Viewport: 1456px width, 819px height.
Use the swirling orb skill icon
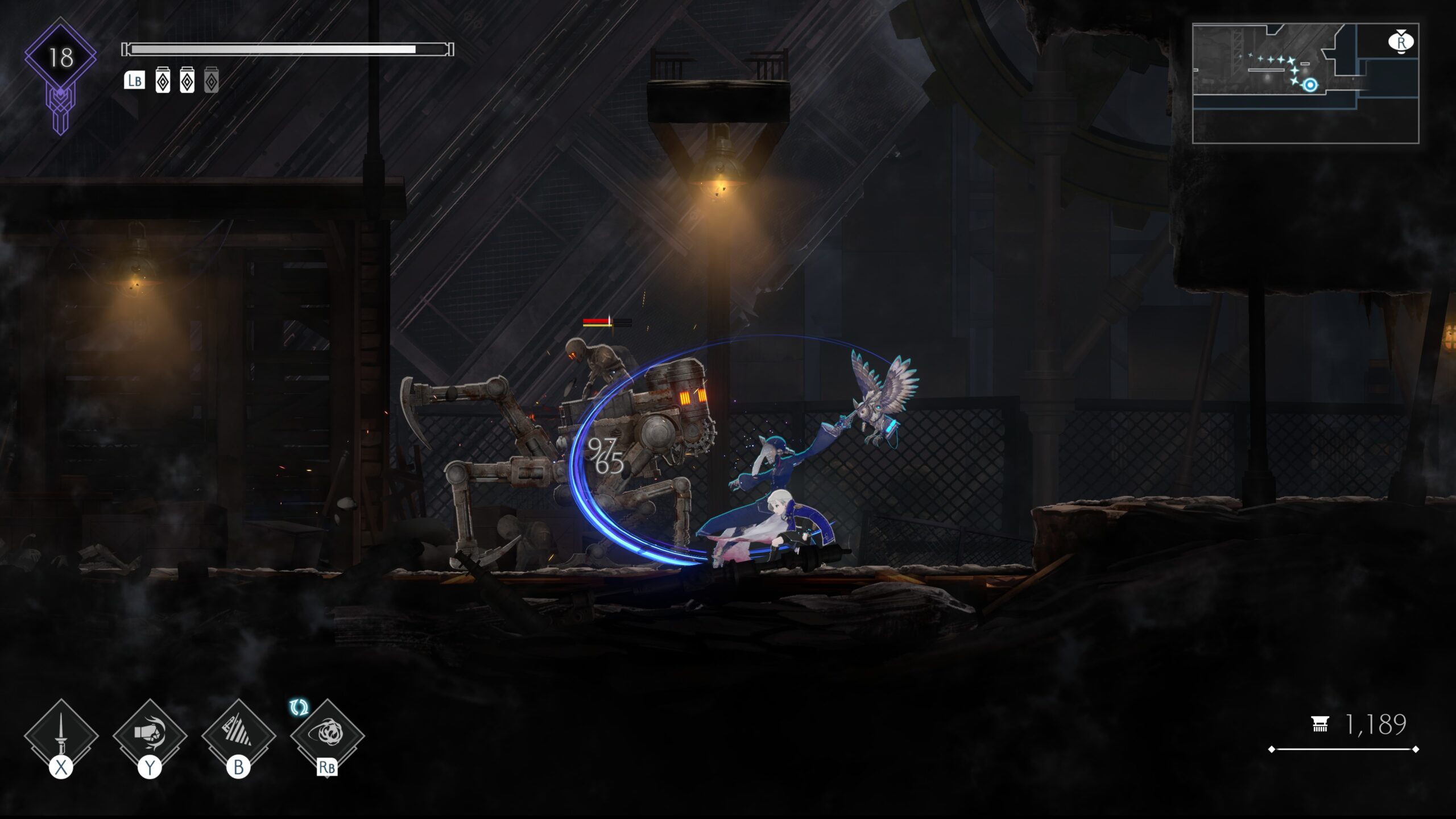[x=327, y=734]
